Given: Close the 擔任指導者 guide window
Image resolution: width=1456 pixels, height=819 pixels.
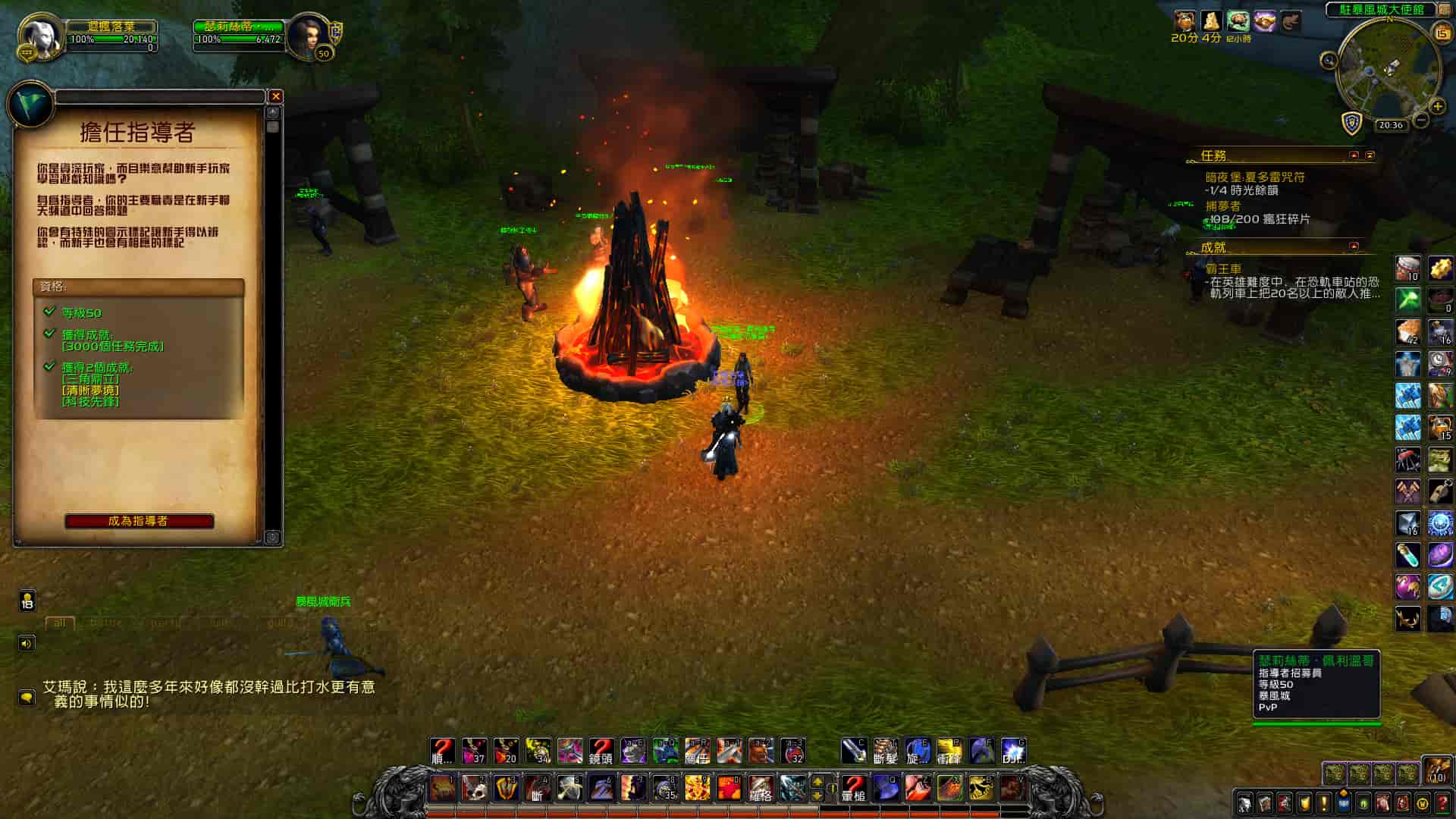Looking at the screenshot, I should click(x=276, y=96).
